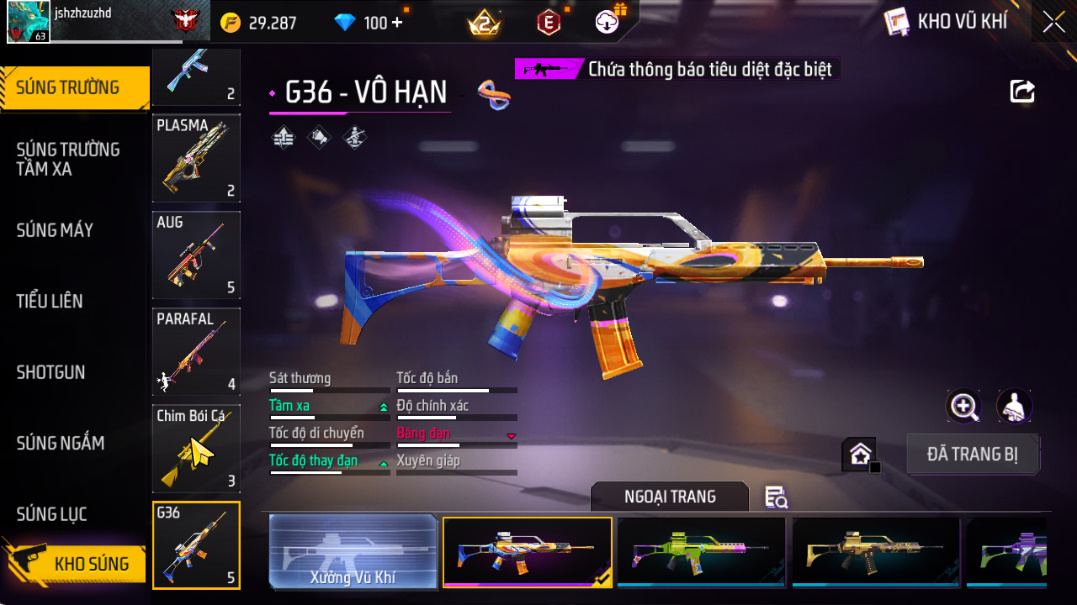Click the ĐÃ TRANG BỊ button
Image resolution: width=1077 pixels, height=605 pixels.
tap(973, 454)
